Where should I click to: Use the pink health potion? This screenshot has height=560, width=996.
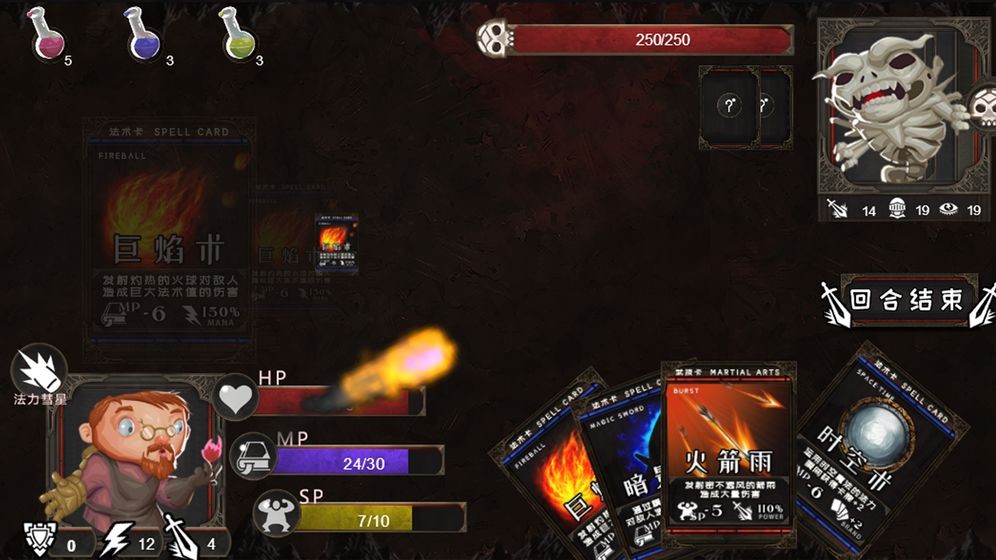tap(47, 34)
